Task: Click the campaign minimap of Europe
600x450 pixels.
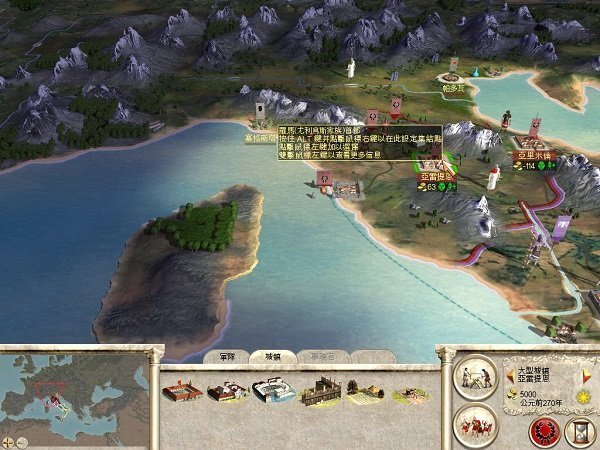Action: (73, 390)
